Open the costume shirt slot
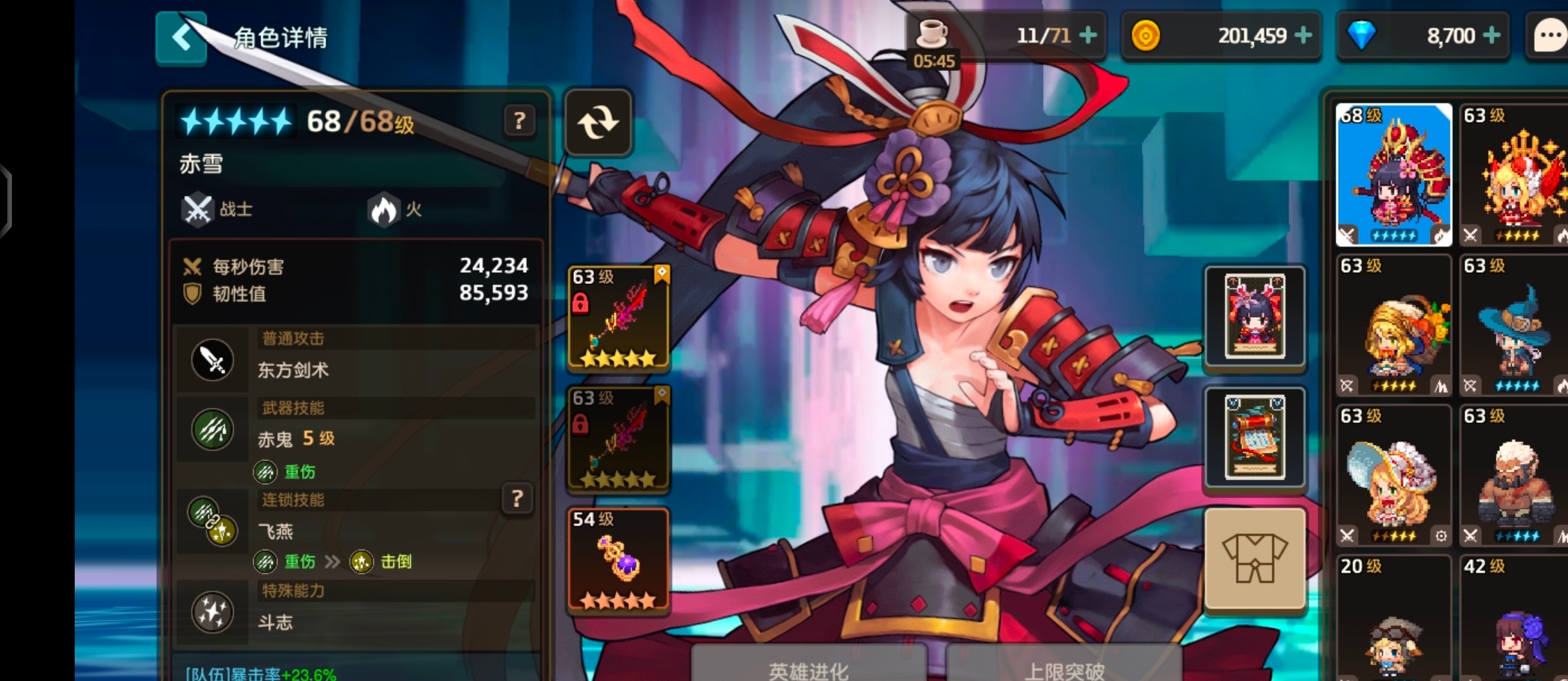 (1255, 559)
